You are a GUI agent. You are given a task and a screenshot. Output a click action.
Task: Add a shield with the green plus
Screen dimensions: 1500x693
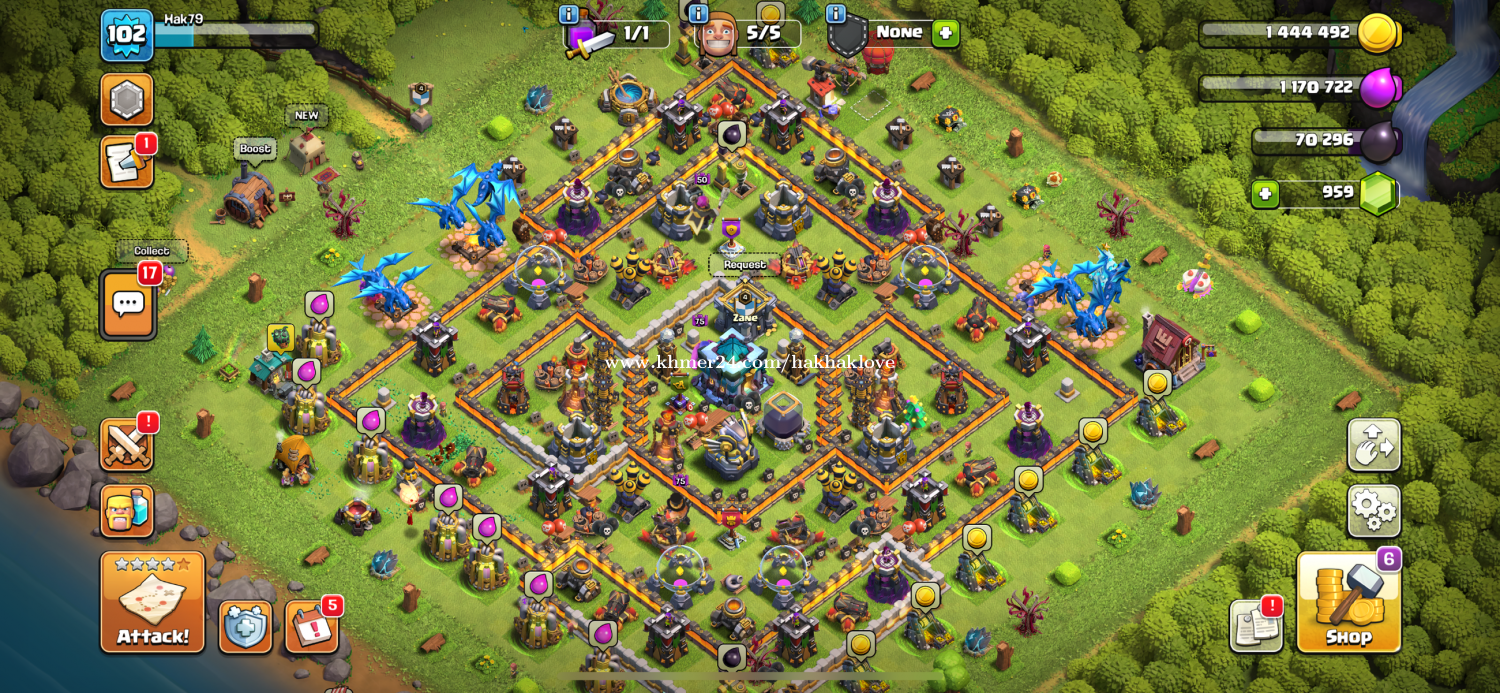coord(945,33)
